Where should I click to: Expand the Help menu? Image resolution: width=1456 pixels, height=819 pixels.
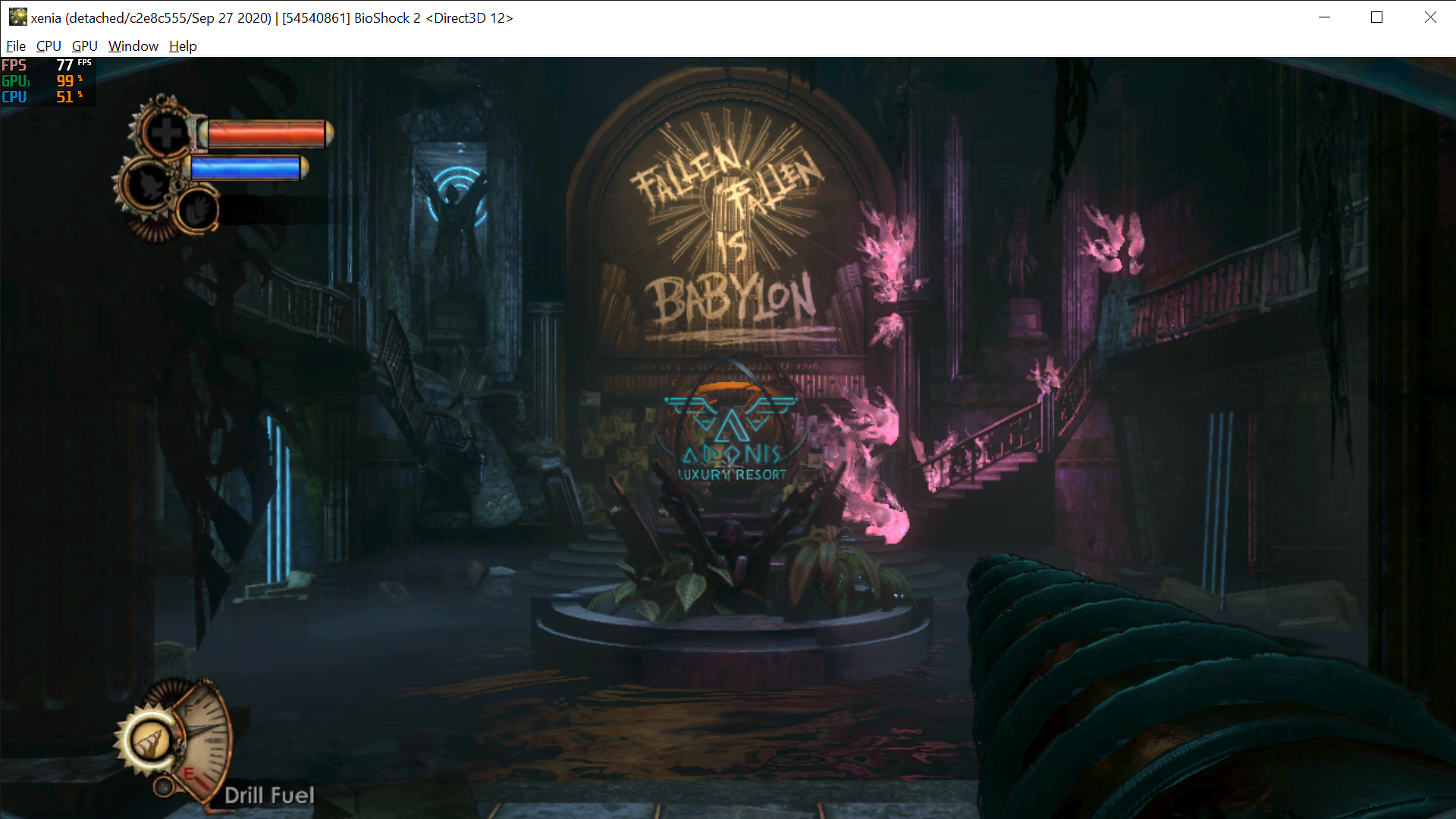tap(182, 46)
